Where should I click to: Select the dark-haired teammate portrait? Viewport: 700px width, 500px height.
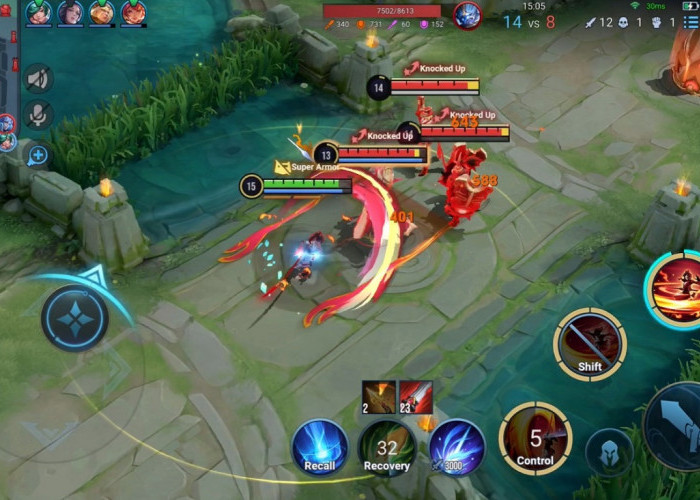(70, 13)
